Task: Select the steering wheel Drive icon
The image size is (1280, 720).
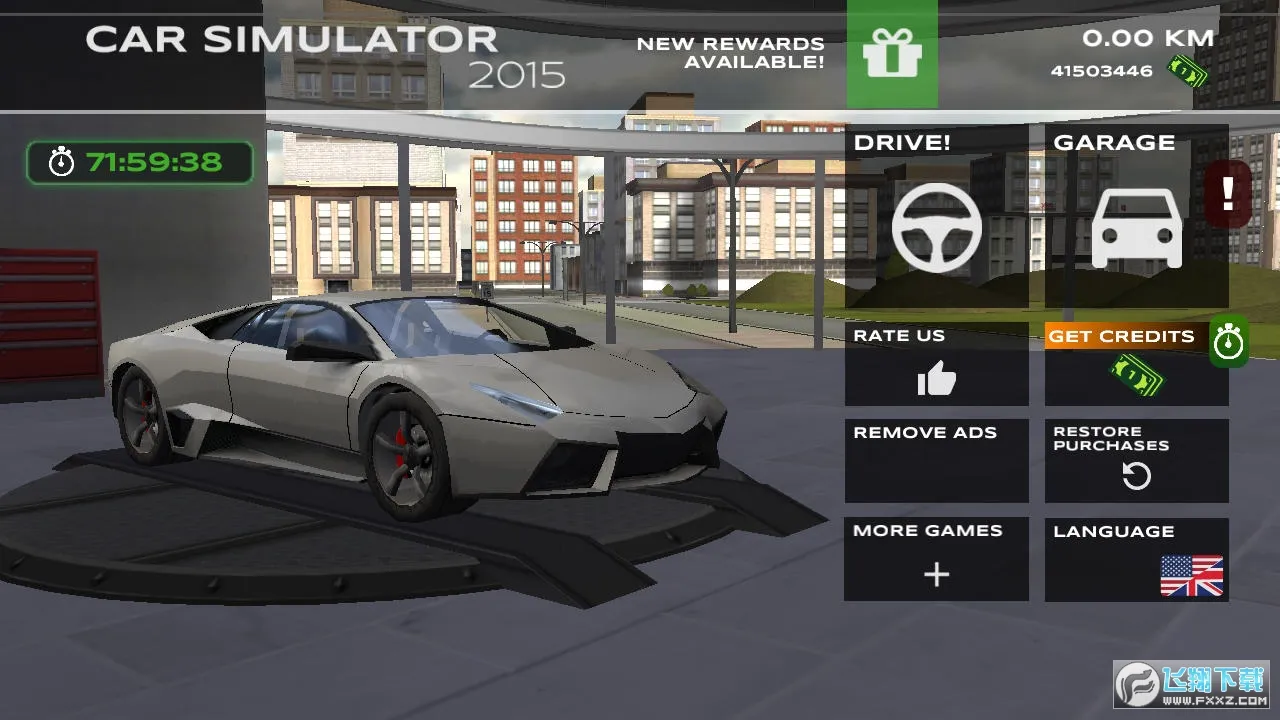Action: point(936,227)
